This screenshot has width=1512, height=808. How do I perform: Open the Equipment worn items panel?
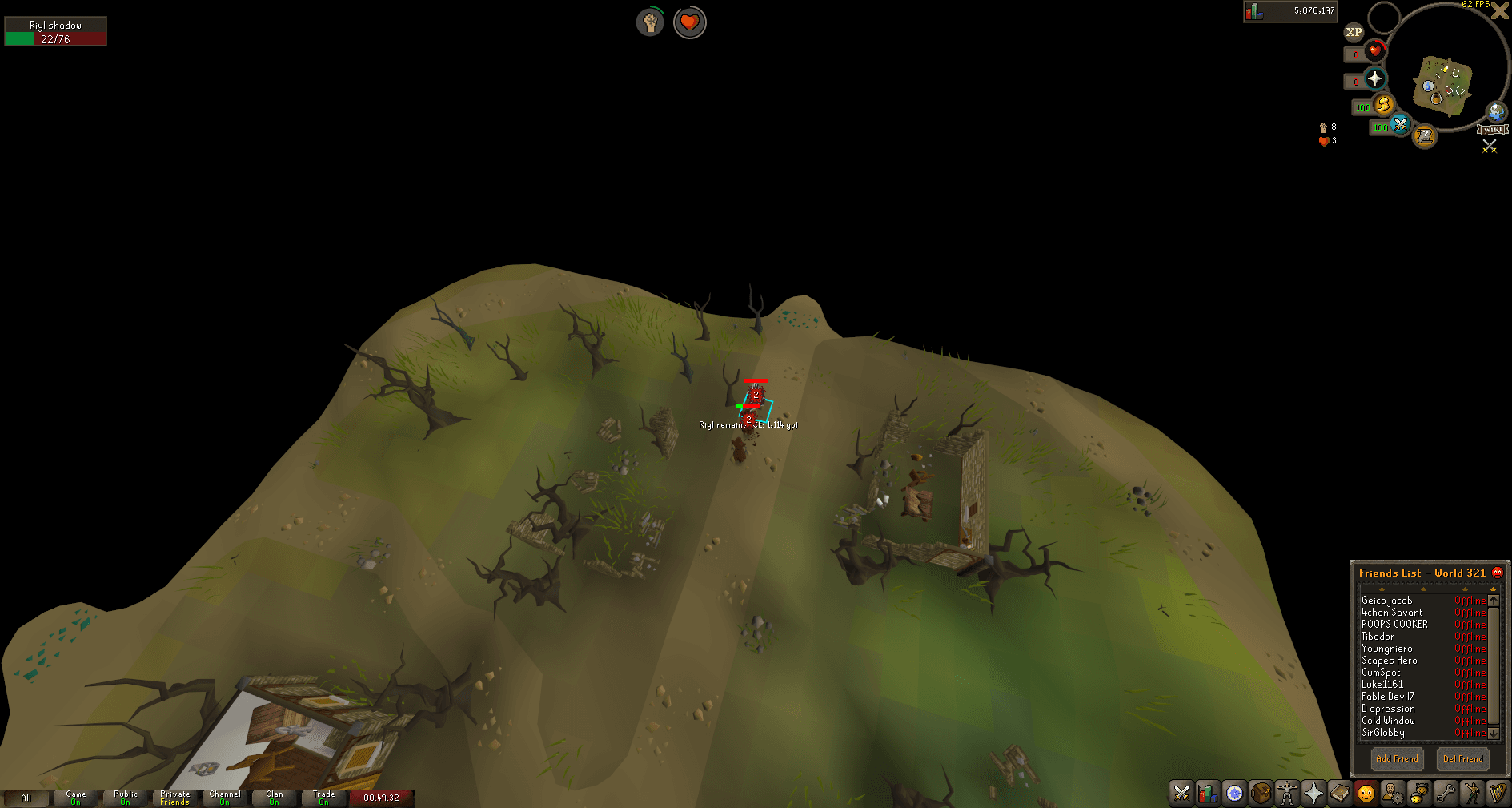(1287, 794)
